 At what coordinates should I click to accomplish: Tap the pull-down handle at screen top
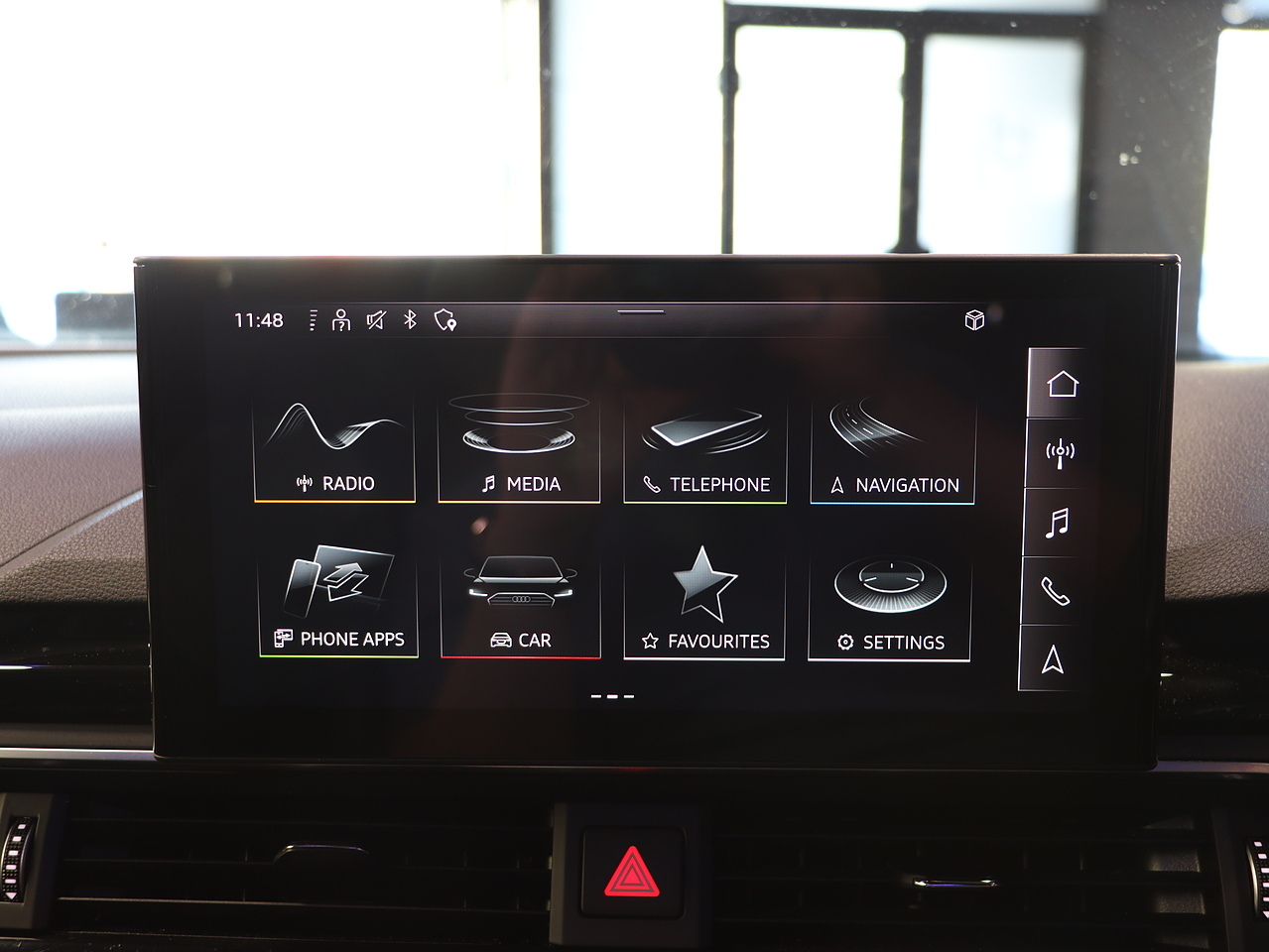point(641,311)
